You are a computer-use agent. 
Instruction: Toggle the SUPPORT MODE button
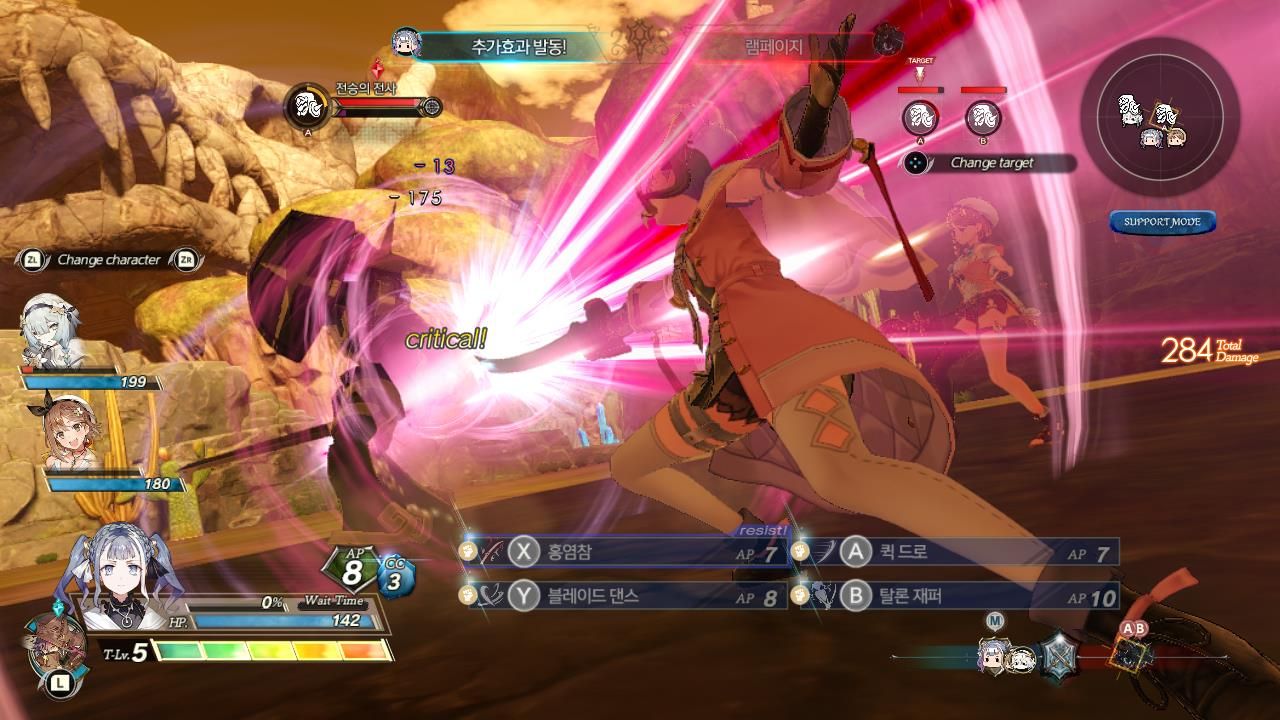1162,222
